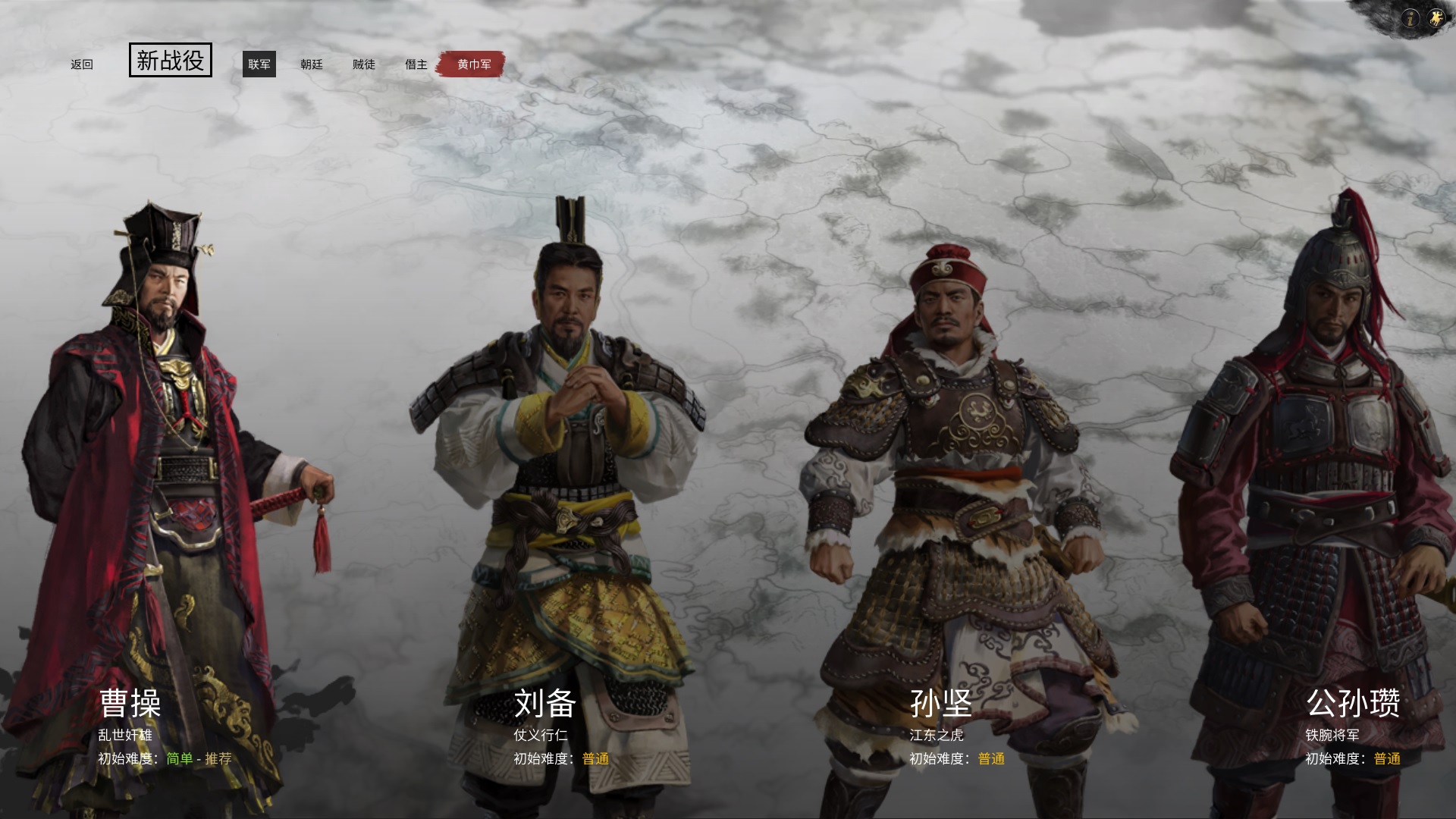
Task: Switch to the 朝廷 (Court) faction tab
Action: click(313, 64)
